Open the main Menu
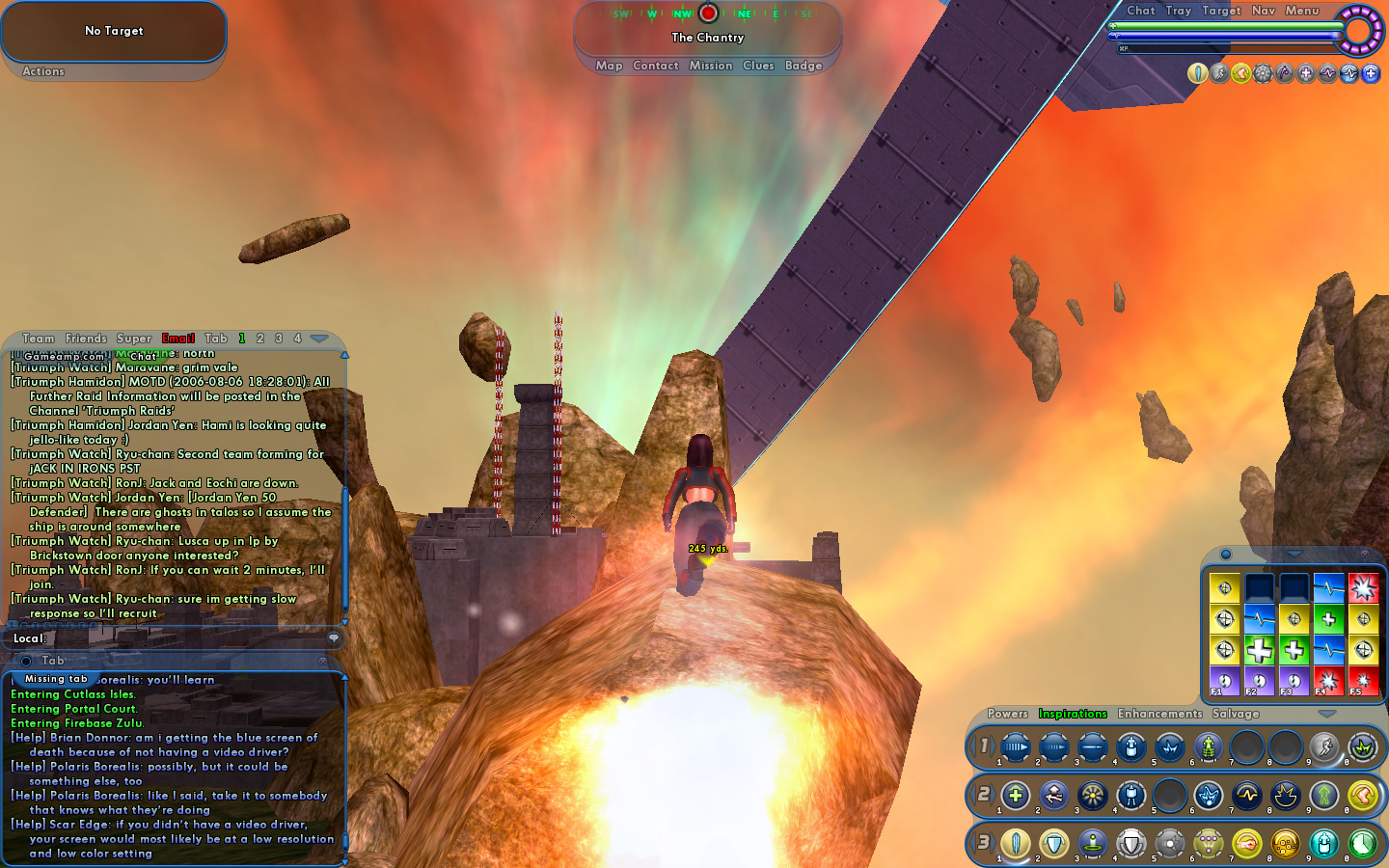 (1301, 11)
